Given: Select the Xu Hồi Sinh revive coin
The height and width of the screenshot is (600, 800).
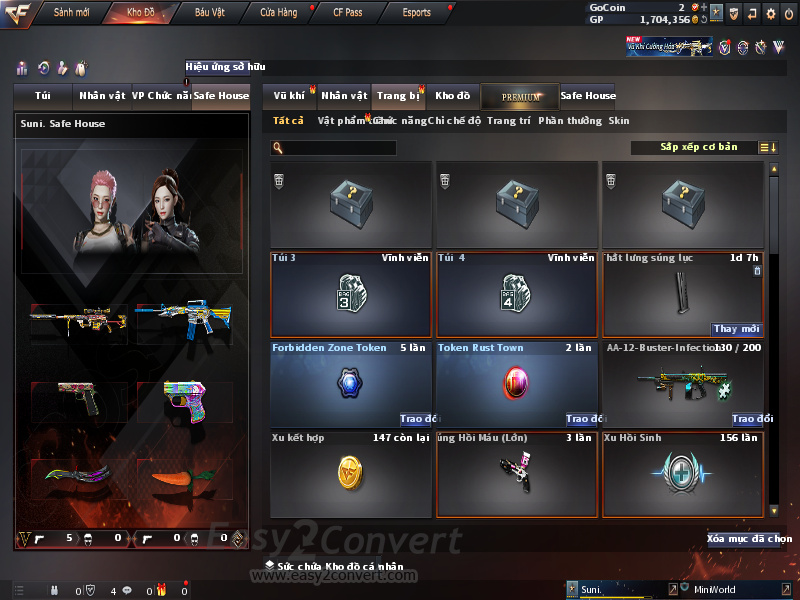Looking at the screenshot, I should click(x=683, y=472).
